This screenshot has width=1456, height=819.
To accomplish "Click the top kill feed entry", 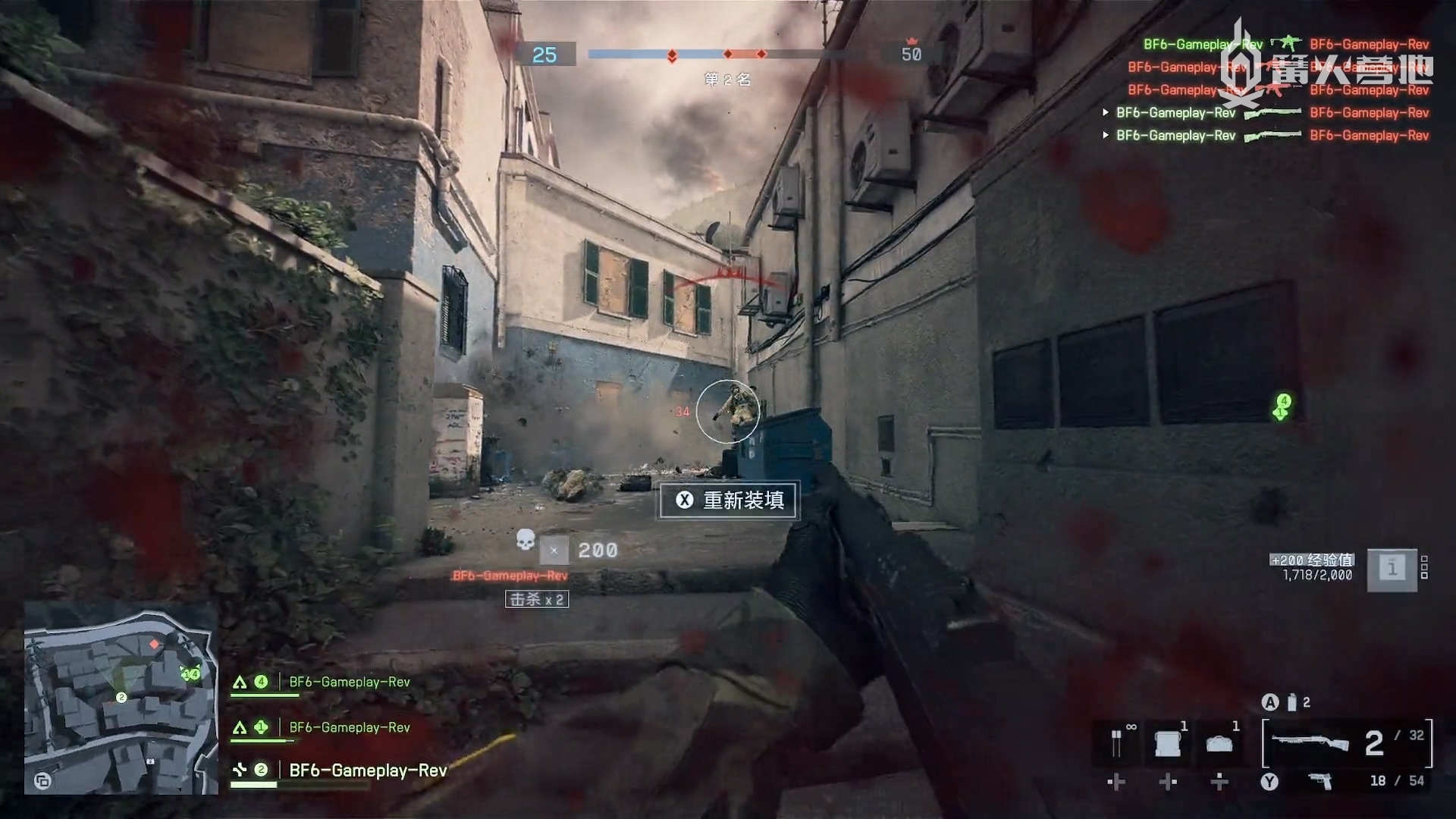I will (1285, 44).
